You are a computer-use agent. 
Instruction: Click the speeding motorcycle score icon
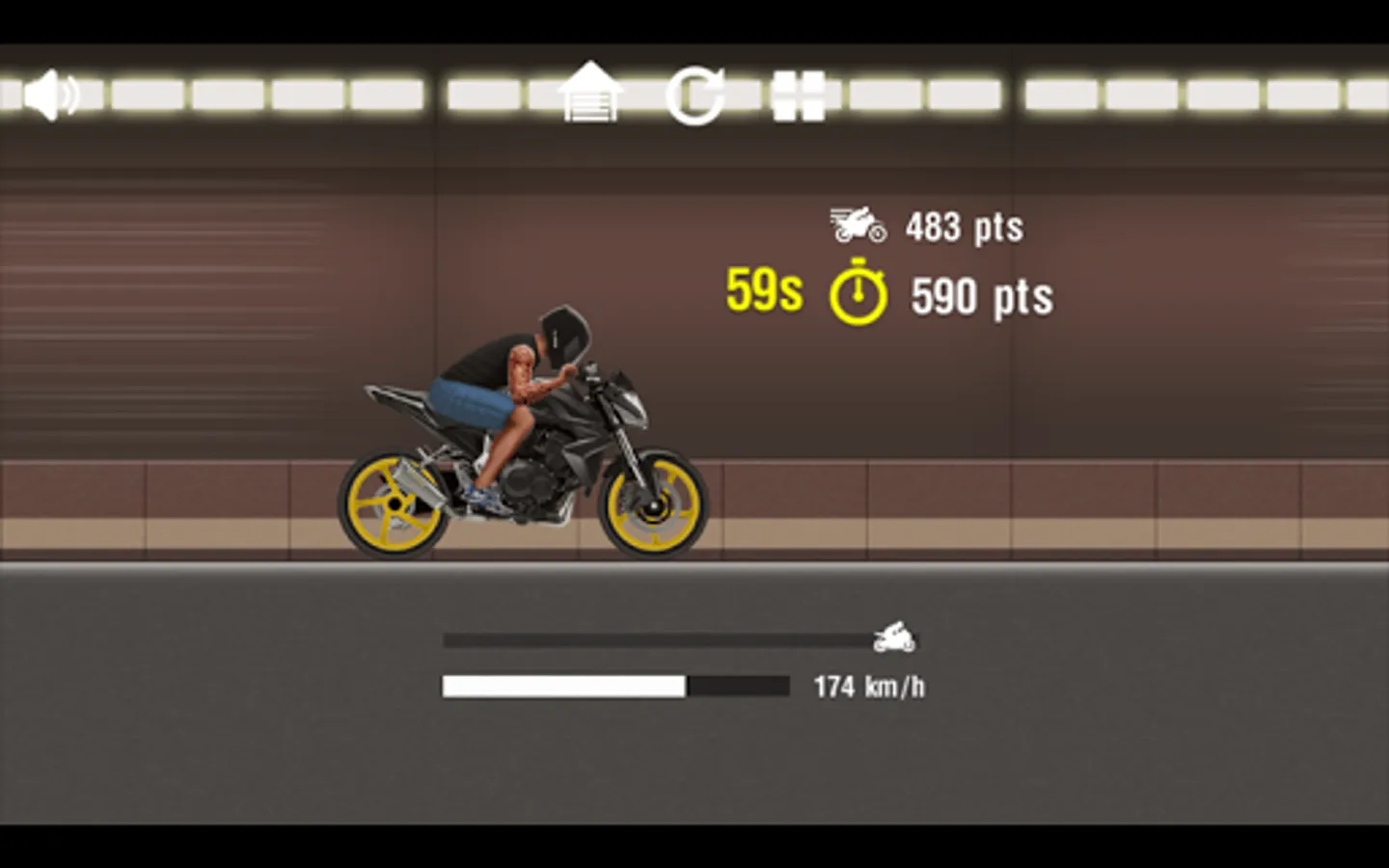[x=857, y=224]
